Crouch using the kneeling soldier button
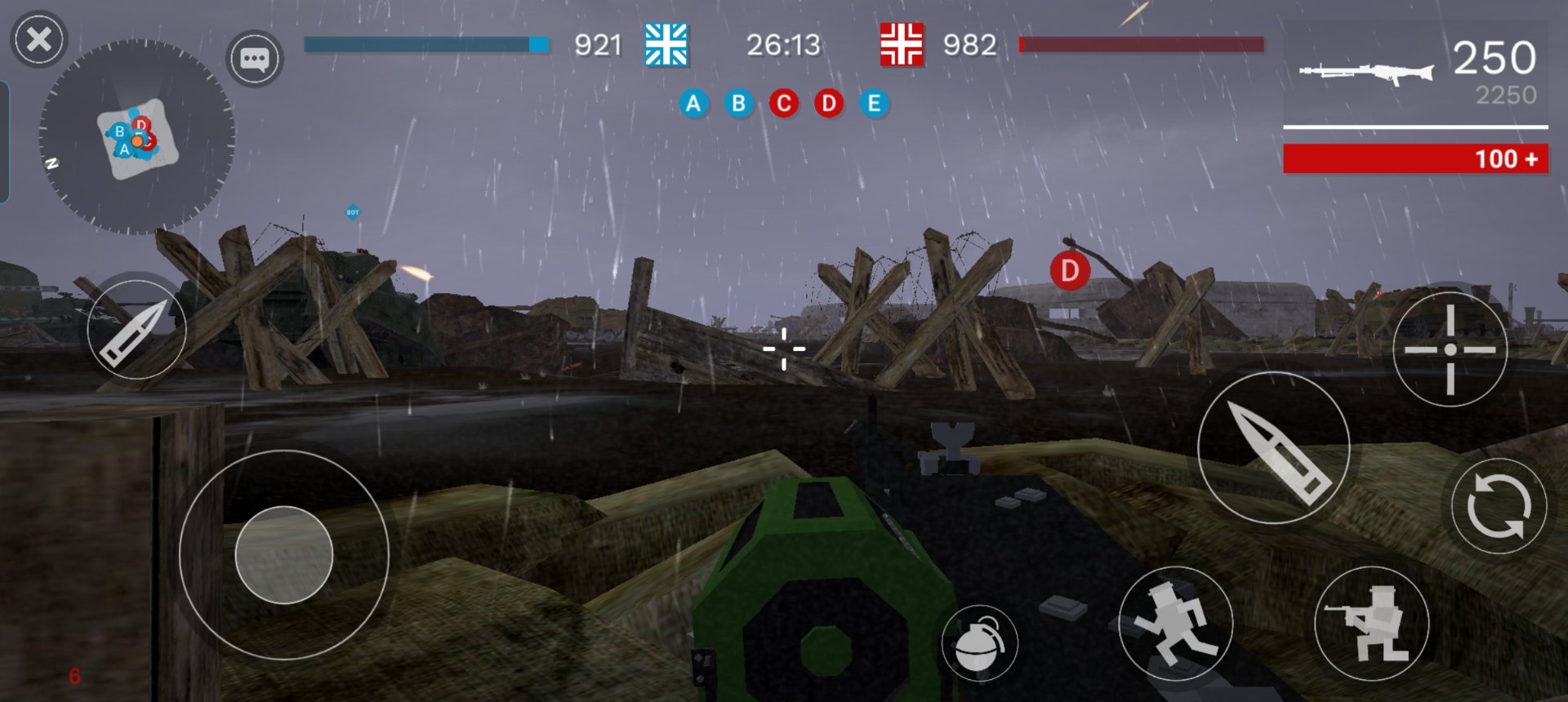1568x702 pixels. click(1372, 624)
